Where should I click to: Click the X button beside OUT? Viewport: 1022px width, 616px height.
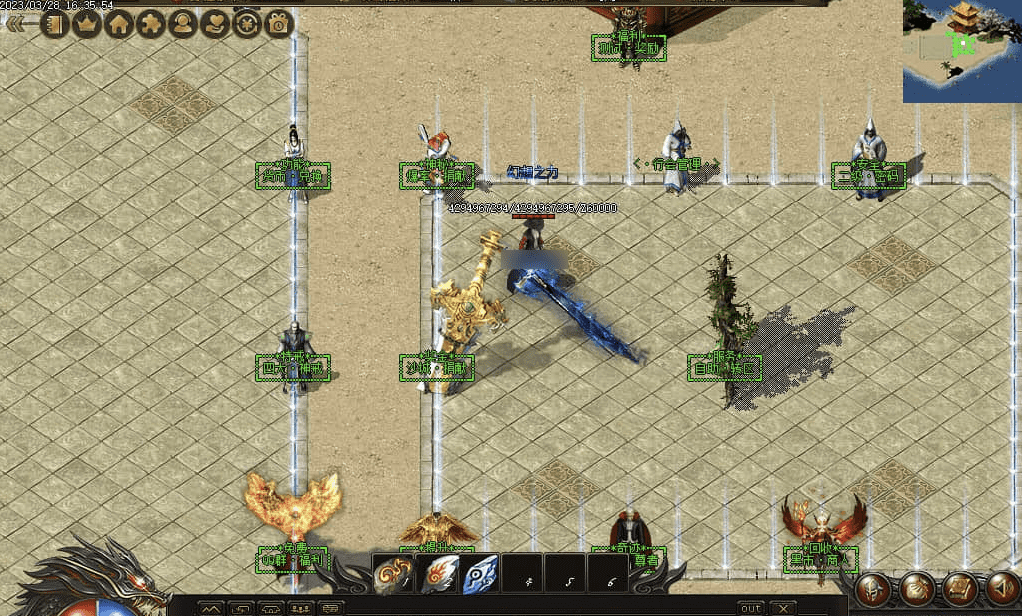tap(782, 608)
